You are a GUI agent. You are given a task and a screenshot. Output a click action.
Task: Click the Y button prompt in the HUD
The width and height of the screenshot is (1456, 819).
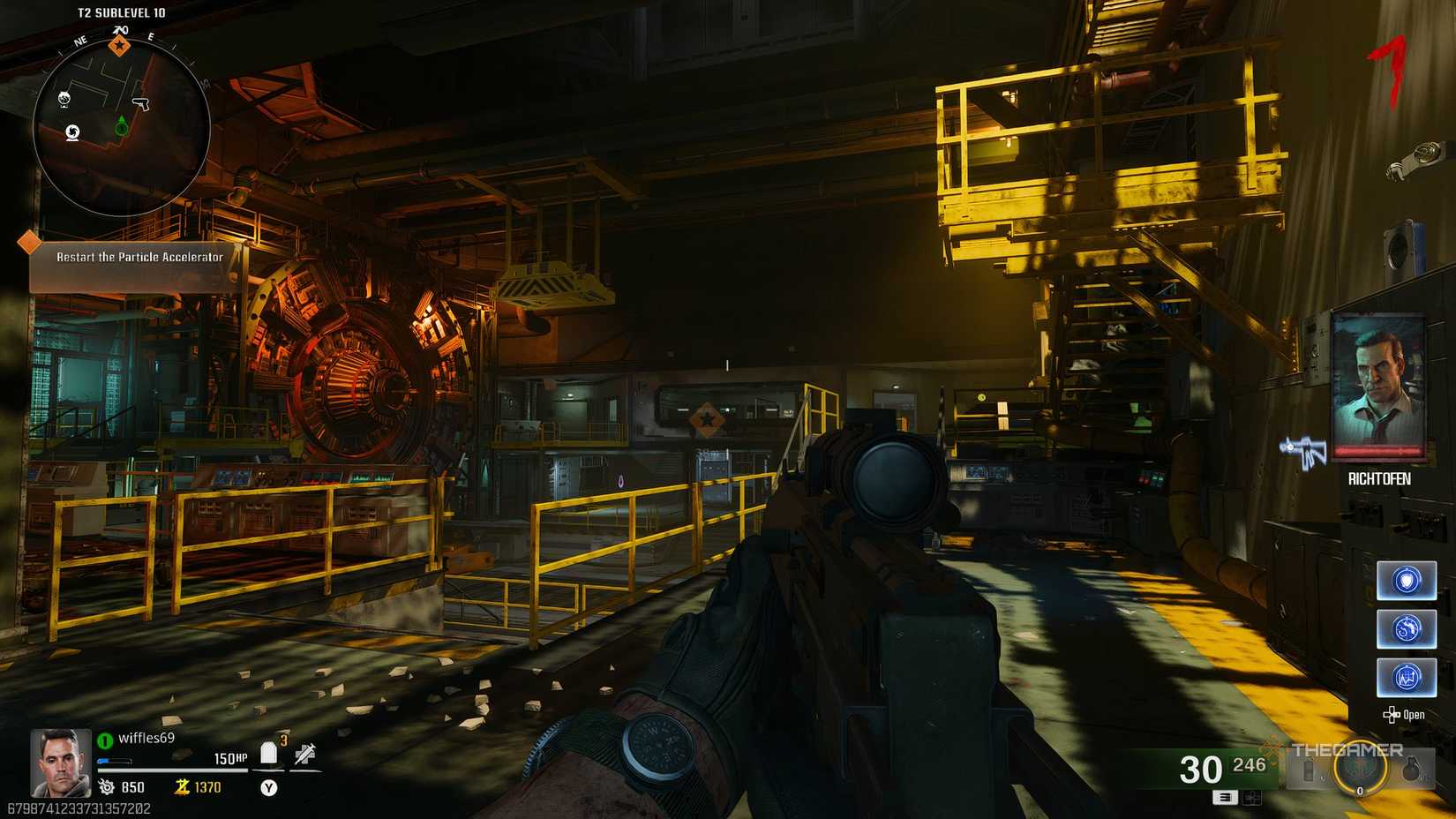(x=269, y=788)
